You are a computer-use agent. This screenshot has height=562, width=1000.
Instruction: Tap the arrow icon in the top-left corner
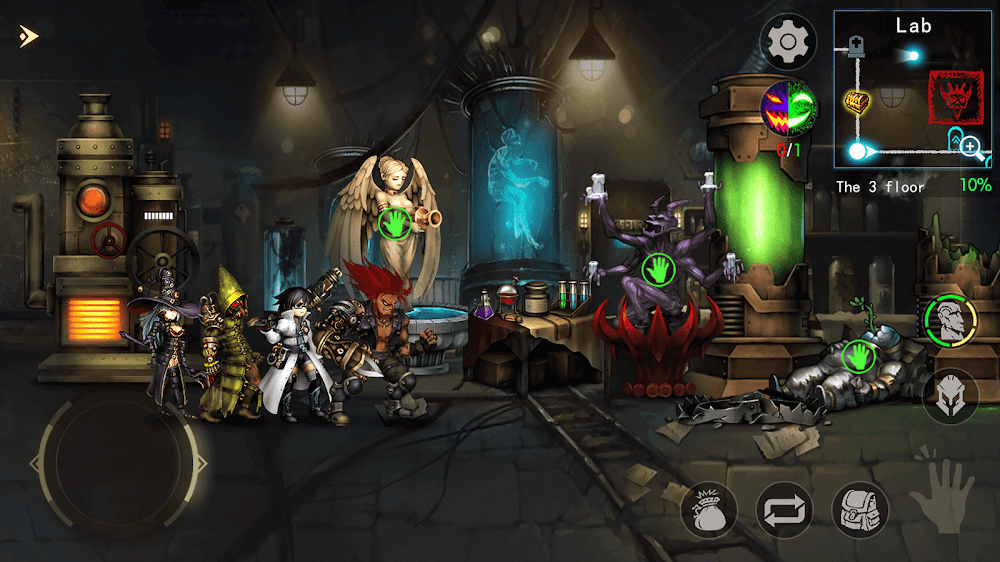point(27,37)
